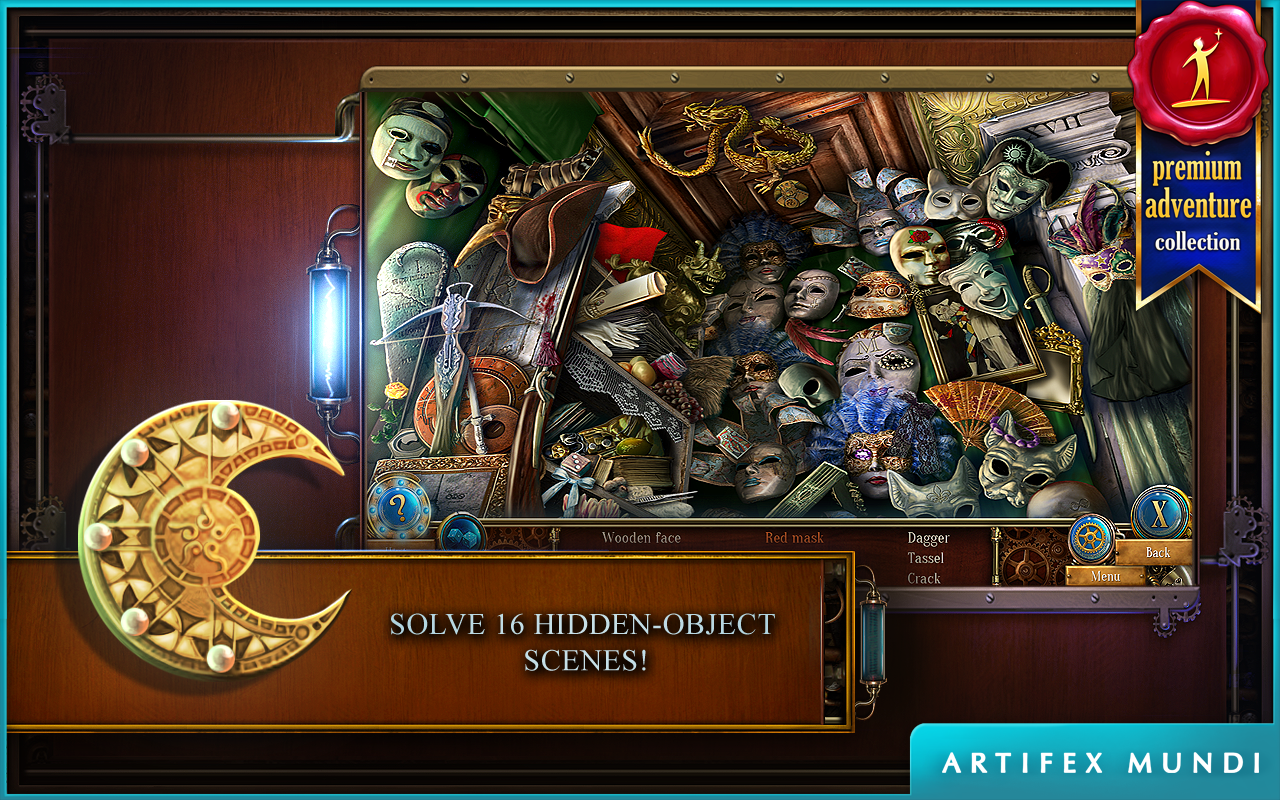Click "Tassel" in the word list
This screenshot has width=1280, height=800.
pyautogui.click(x=928, y=557)
